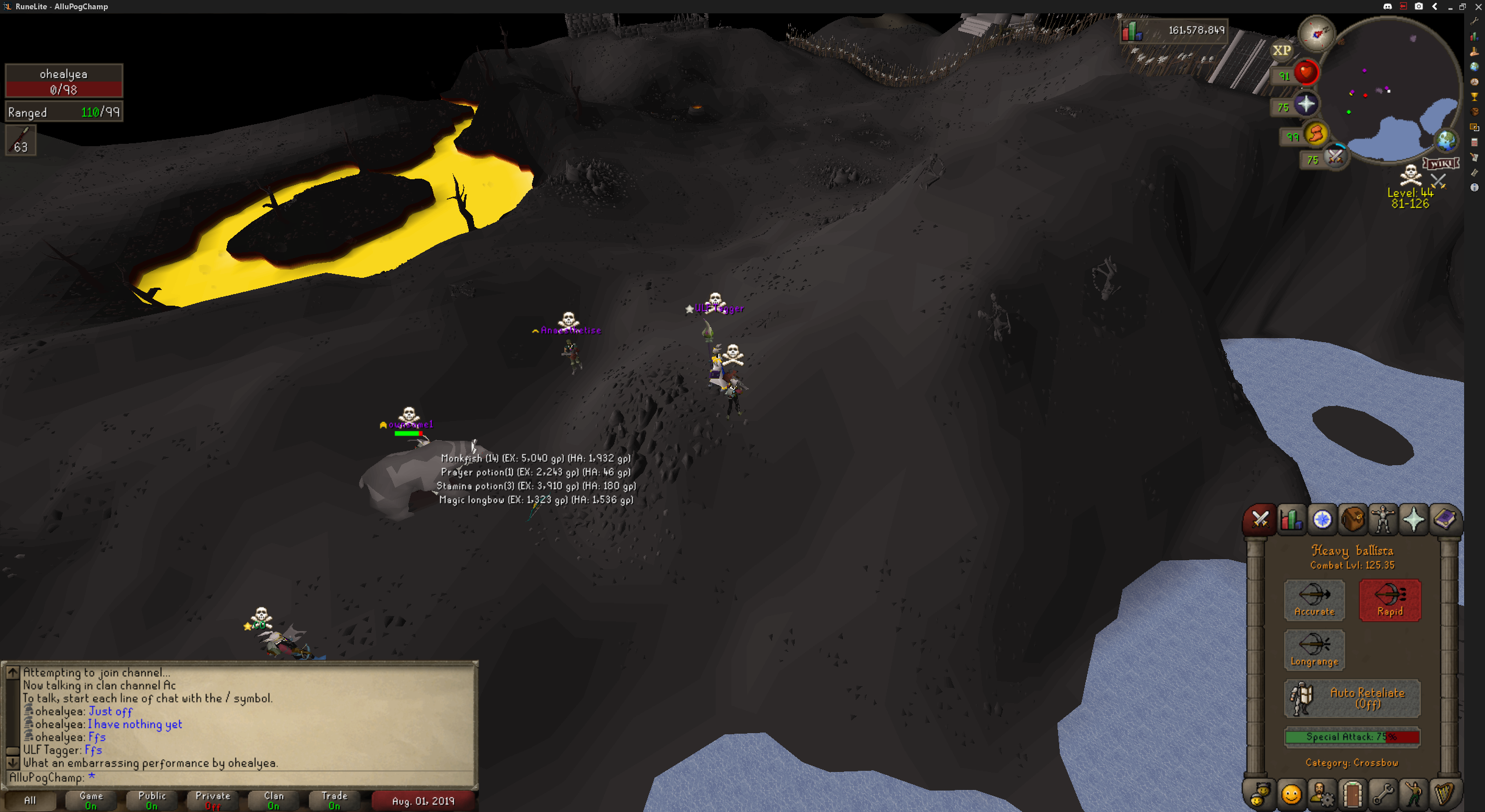The height and width of the screenshot is (812, 1485).
Task: Show the friends list smiley tab
Action: [1291, 794]
